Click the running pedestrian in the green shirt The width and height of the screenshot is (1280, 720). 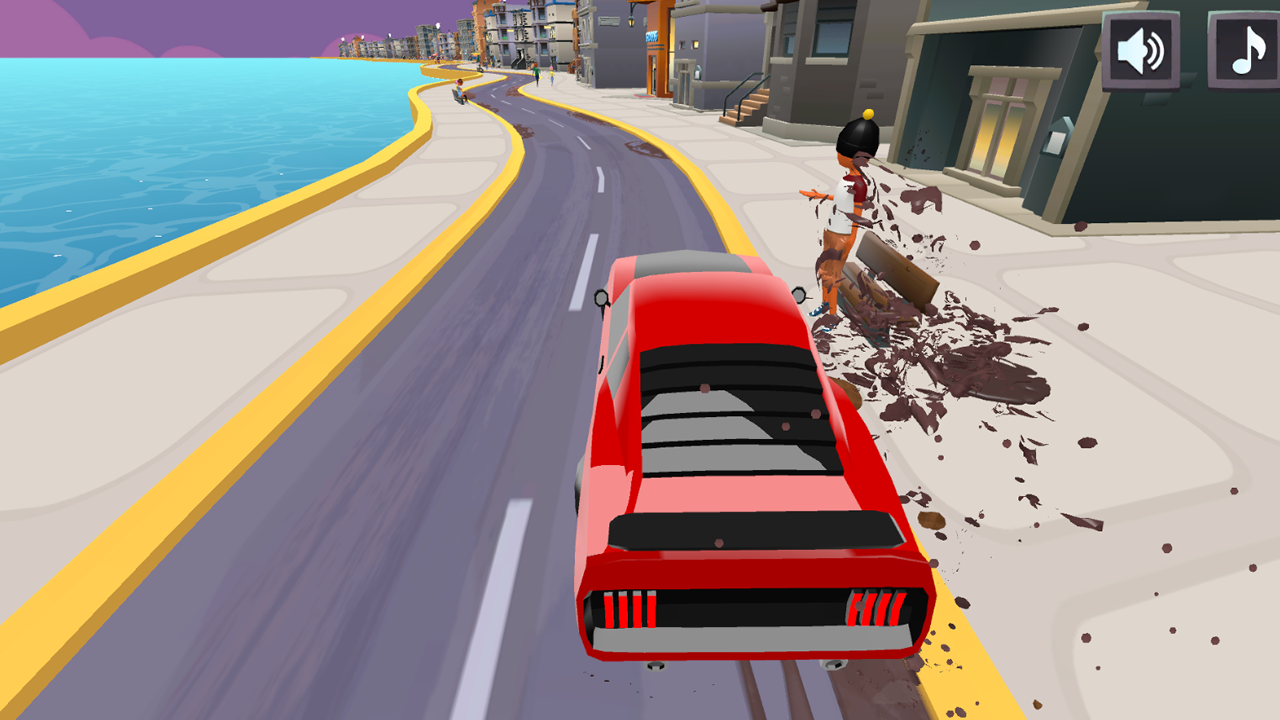coord(536,72)
